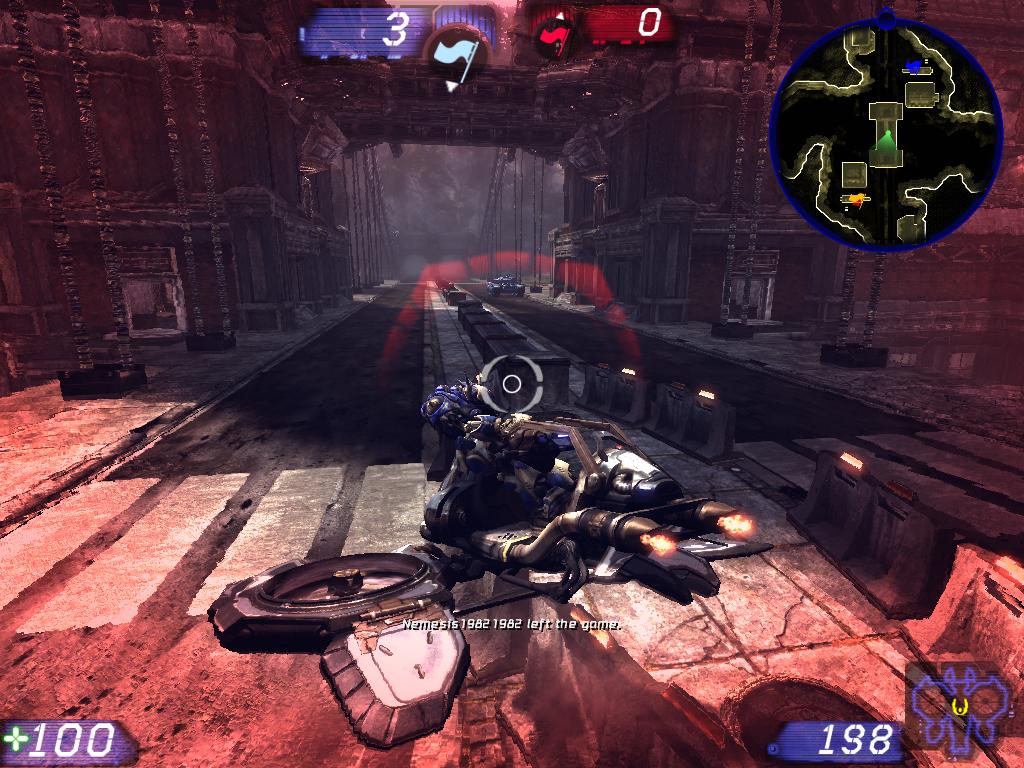The height and width of the screenshot is (768, 1024).
Task: Click the green player arrow on minimap
Action: pos(884,148)
